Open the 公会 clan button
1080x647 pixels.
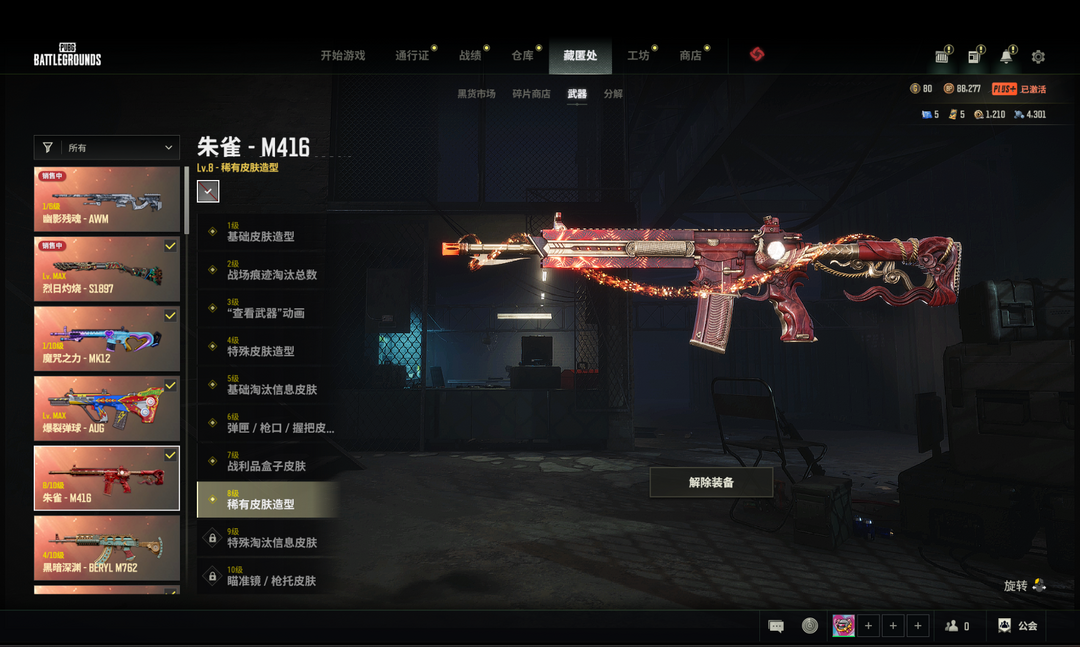[1018, 626]
